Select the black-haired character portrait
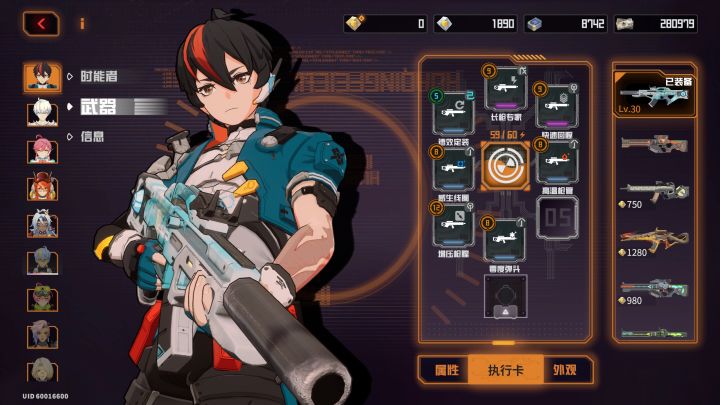The height and width of the screenshot is (405, 720). [41, 78]
